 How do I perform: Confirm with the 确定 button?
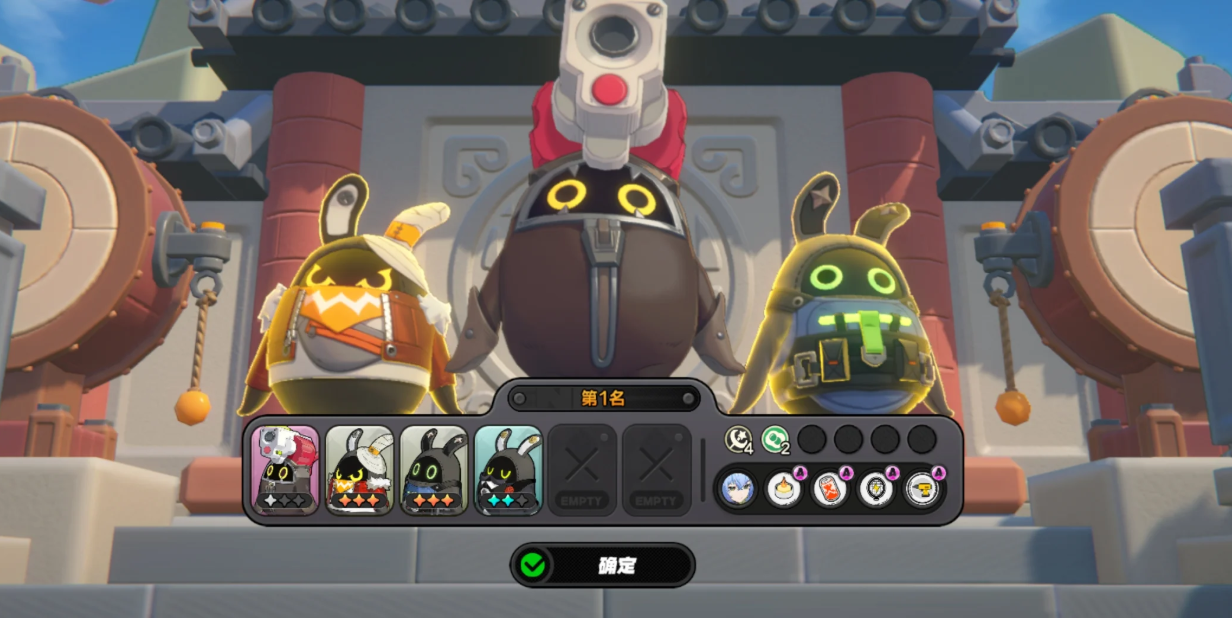602,565
